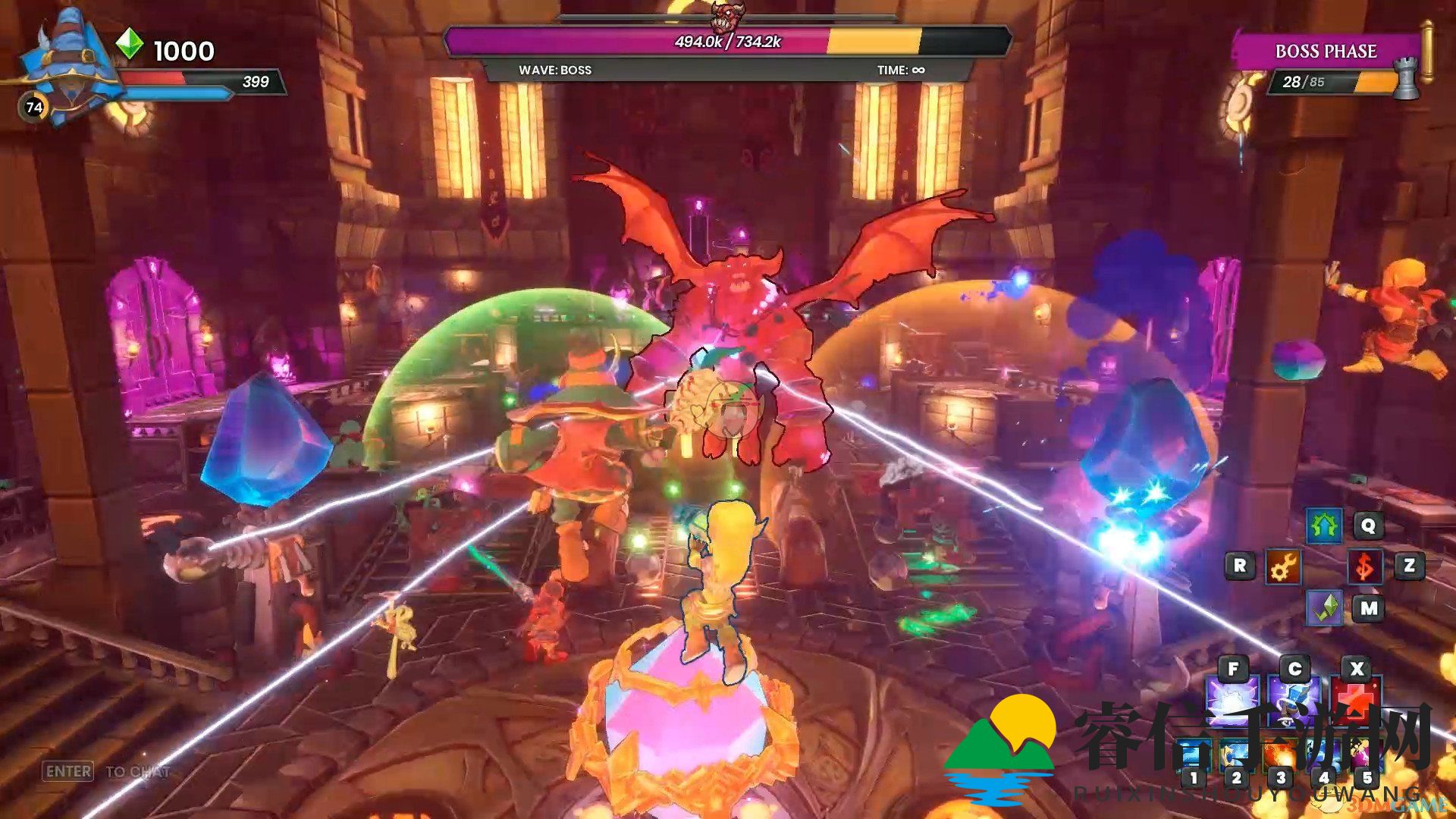Click the green mana crystal checkmark icon
The image size is (1456, 819).
1324,608
